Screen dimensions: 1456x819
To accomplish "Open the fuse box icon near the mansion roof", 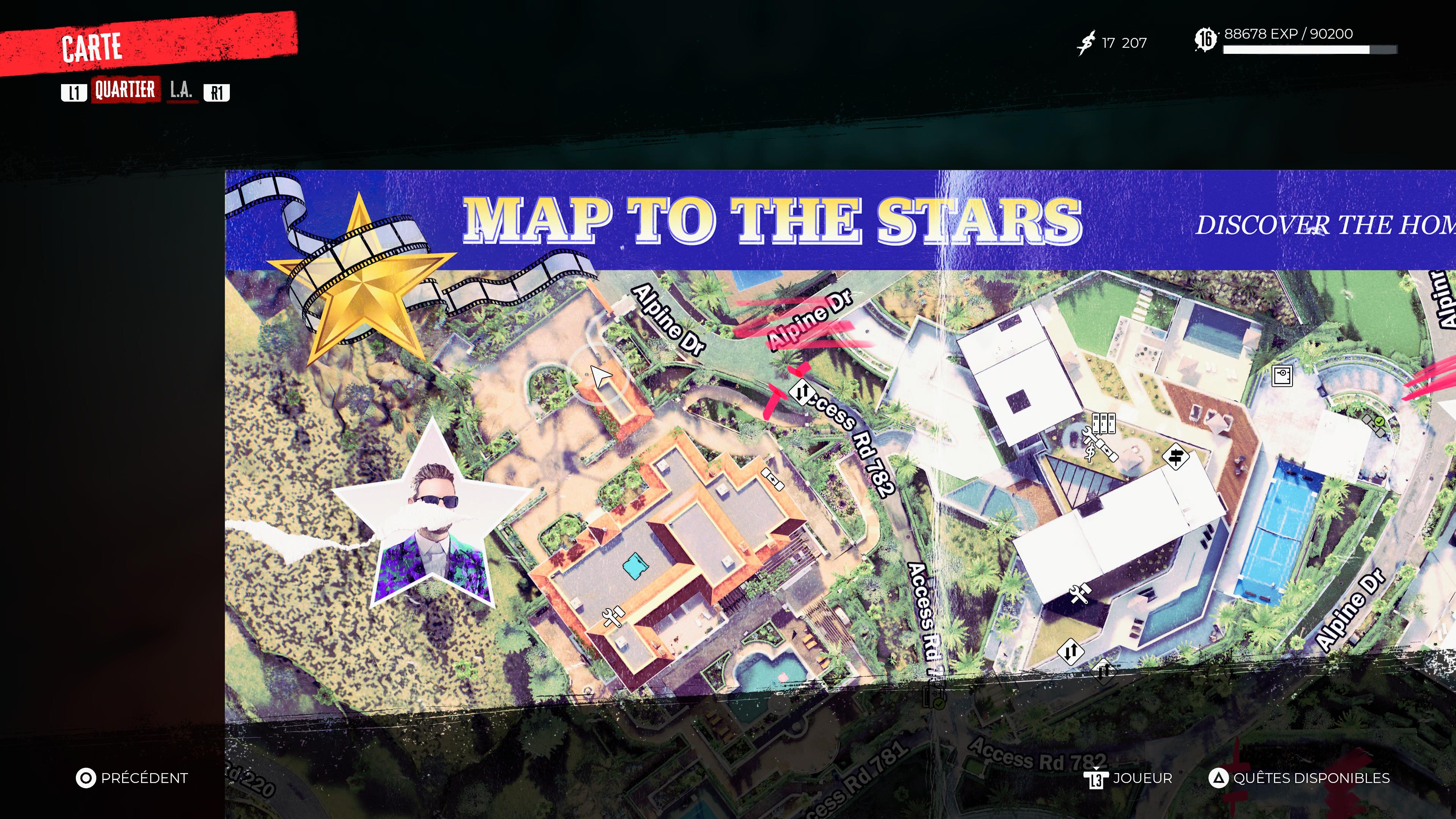I will click(x=773, y=479).
